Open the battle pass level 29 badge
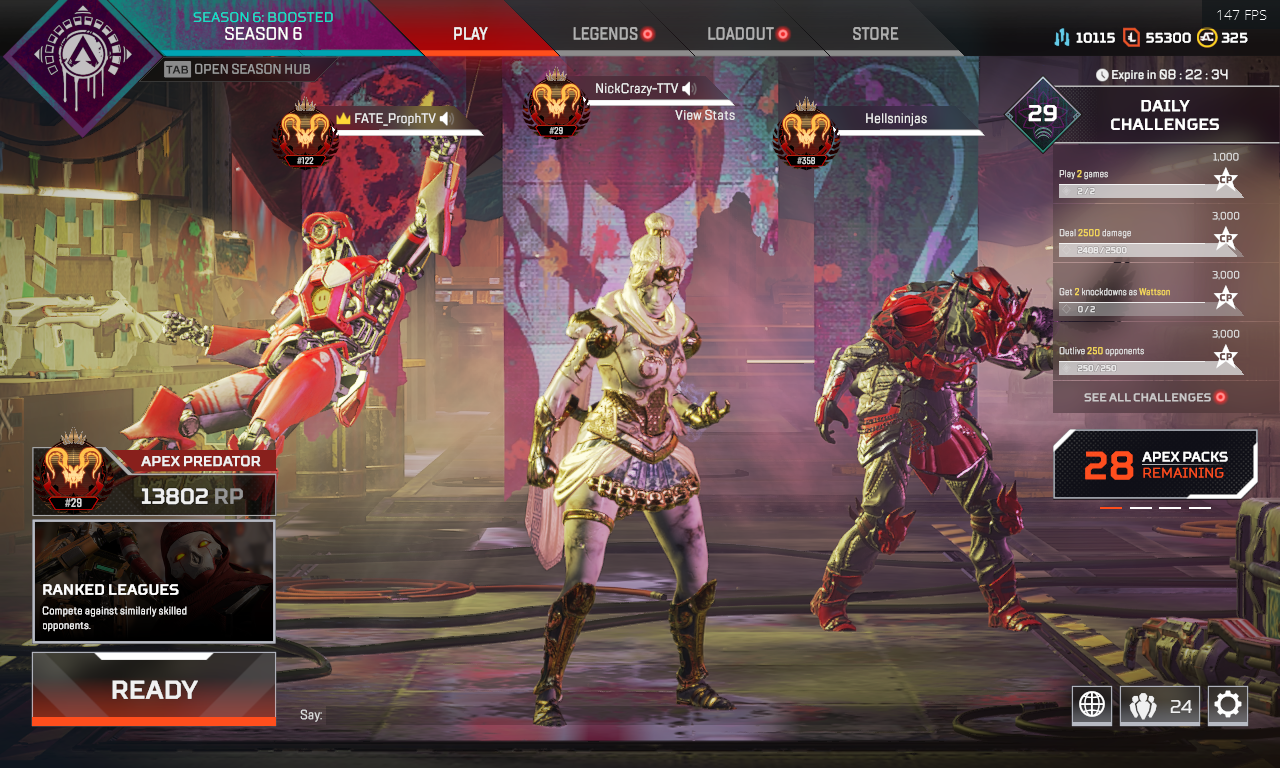Screen dimensions: 1280x768 1042,114
